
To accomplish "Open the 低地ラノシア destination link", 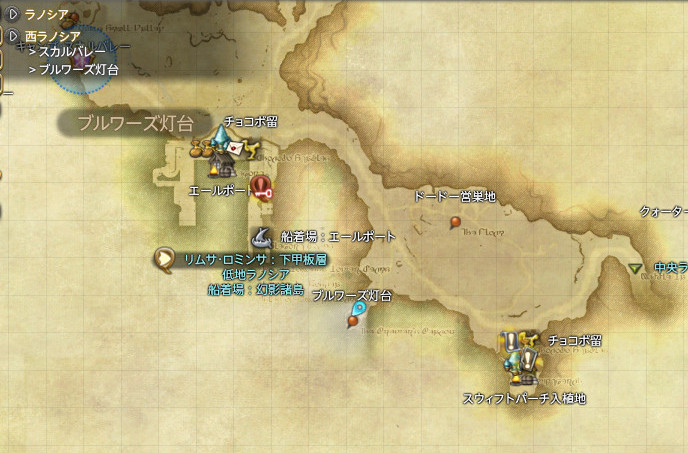I will (256, 274).
